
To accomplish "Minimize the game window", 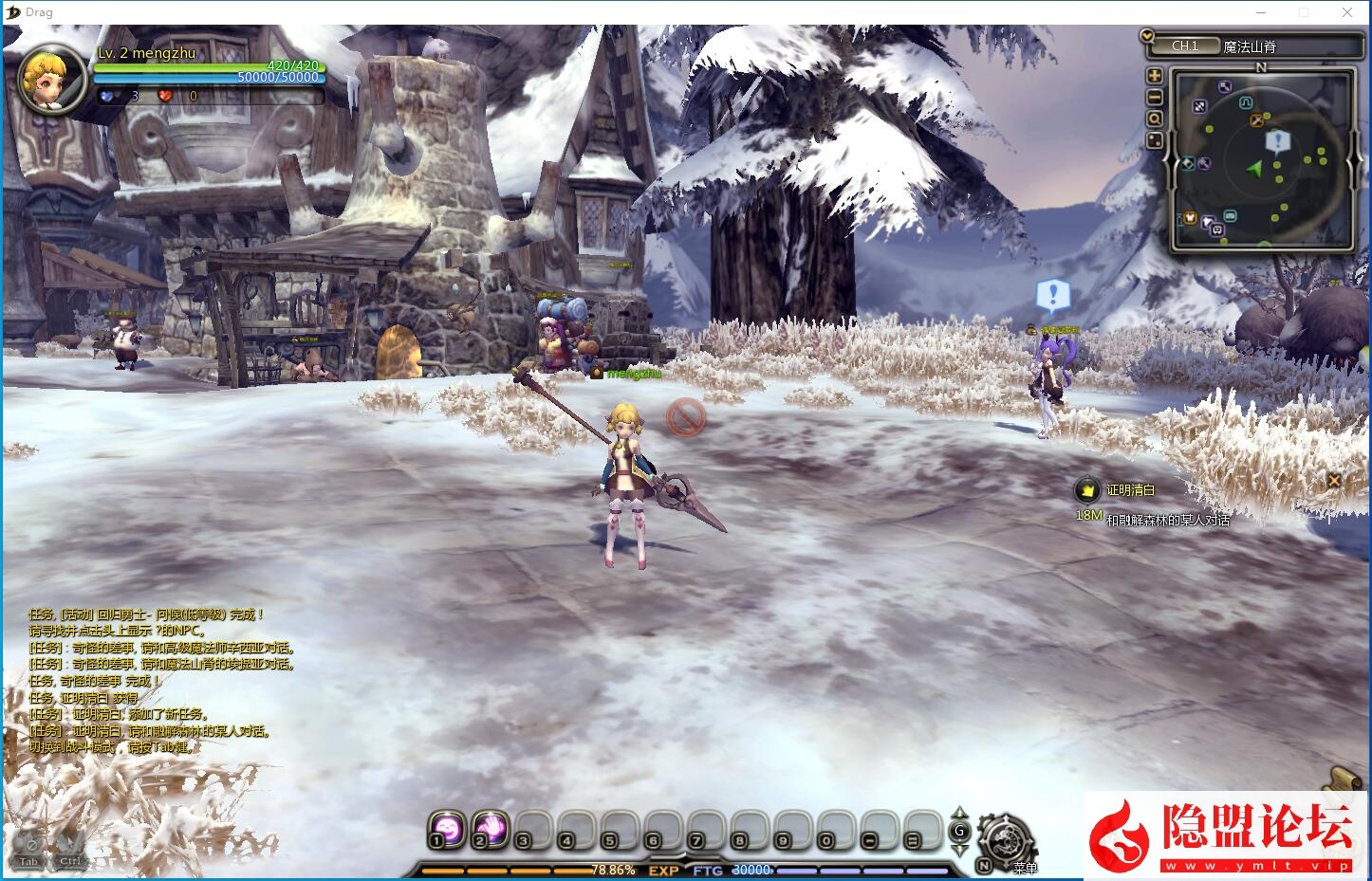I will [x=1261, y=12].
